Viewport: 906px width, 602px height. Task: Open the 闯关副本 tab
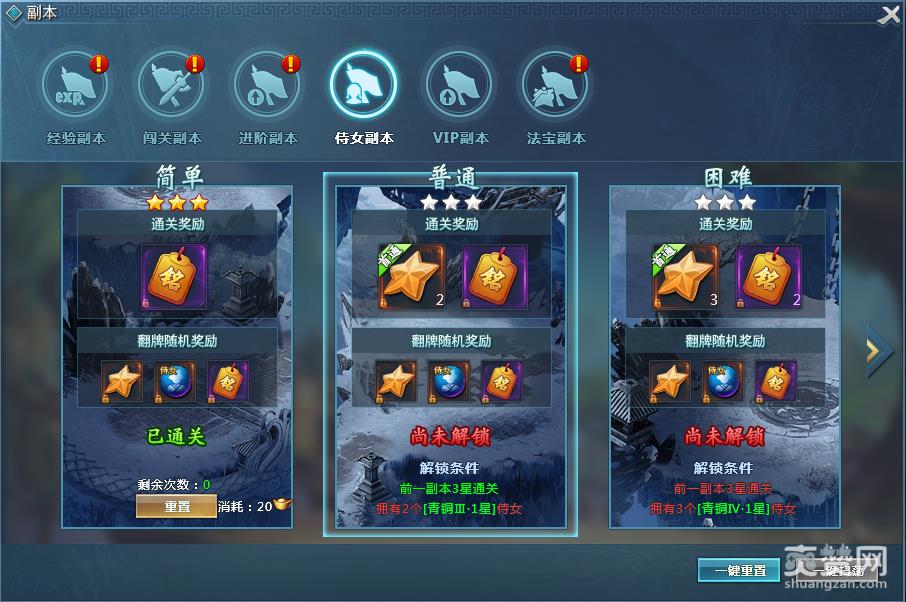coord(171,86)
